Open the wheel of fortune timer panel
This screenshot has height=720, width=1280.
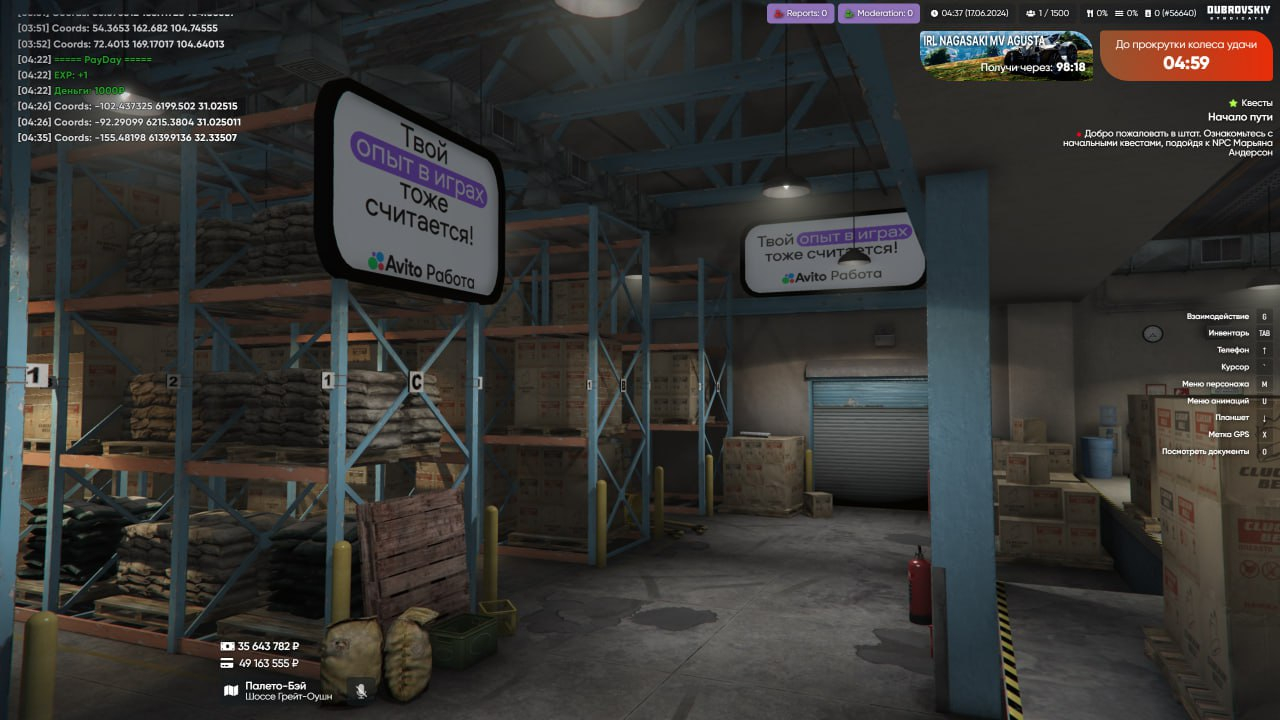[1185, 55]
